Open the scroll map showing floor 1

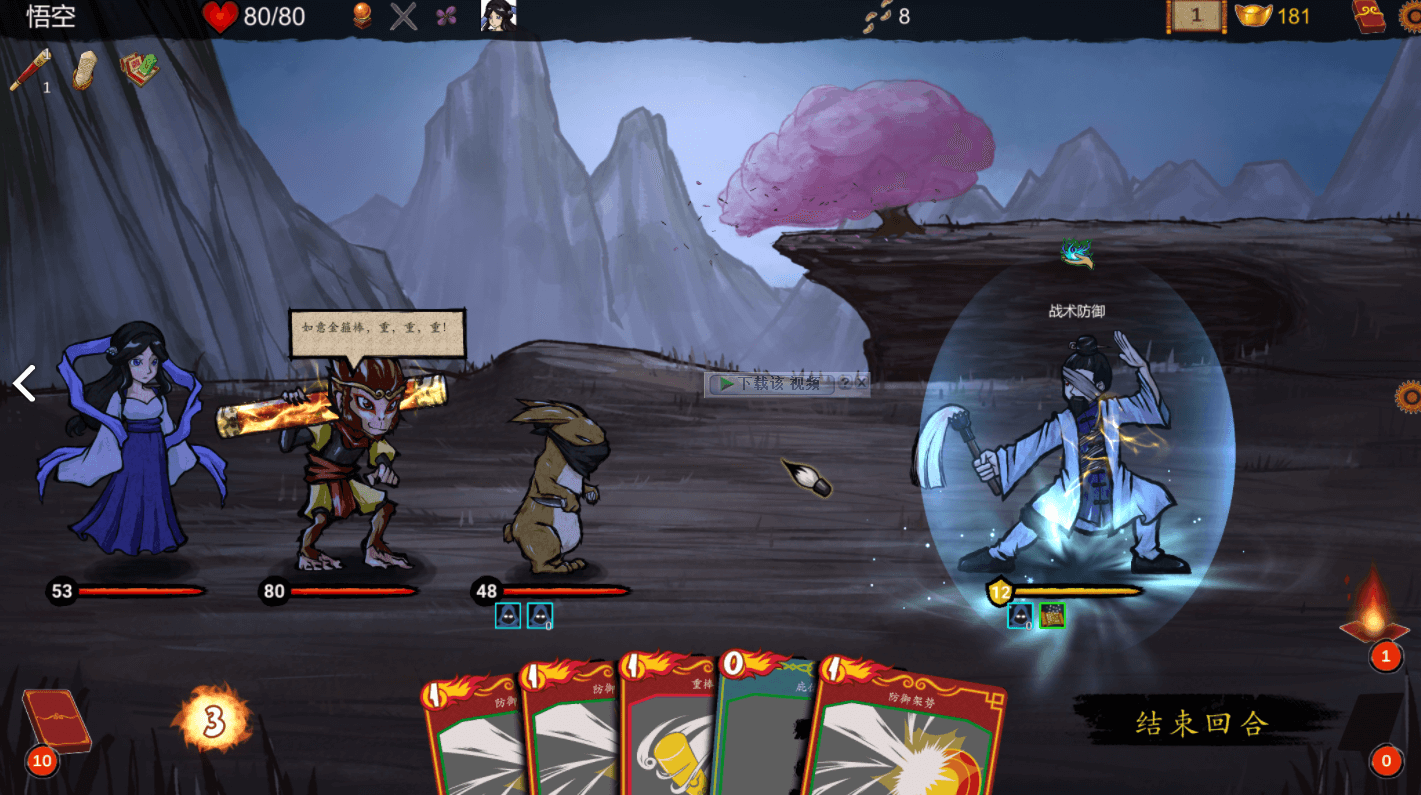[x=1196, y=16]
